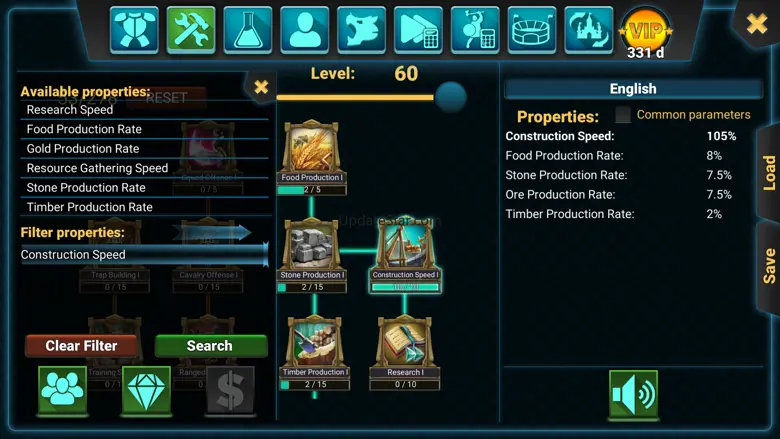Screen dimensions: 780x439
Task: Close the filter panel
Action: [x=261, y=88]
